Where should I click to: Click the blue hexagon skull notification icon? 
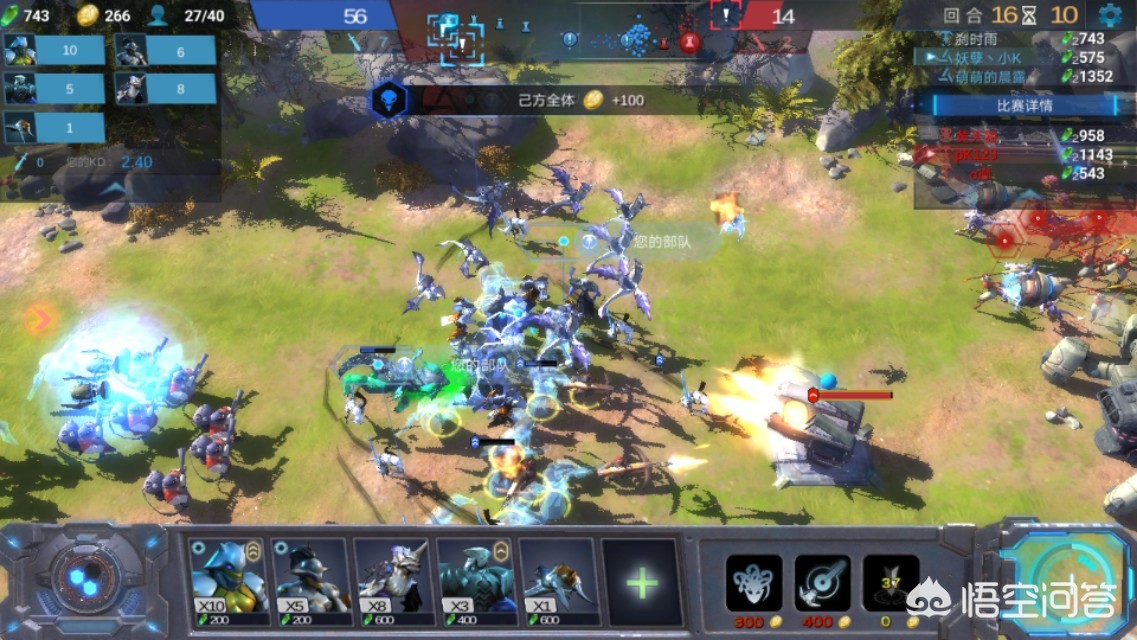pyautogui.click(x=389, y=99)
